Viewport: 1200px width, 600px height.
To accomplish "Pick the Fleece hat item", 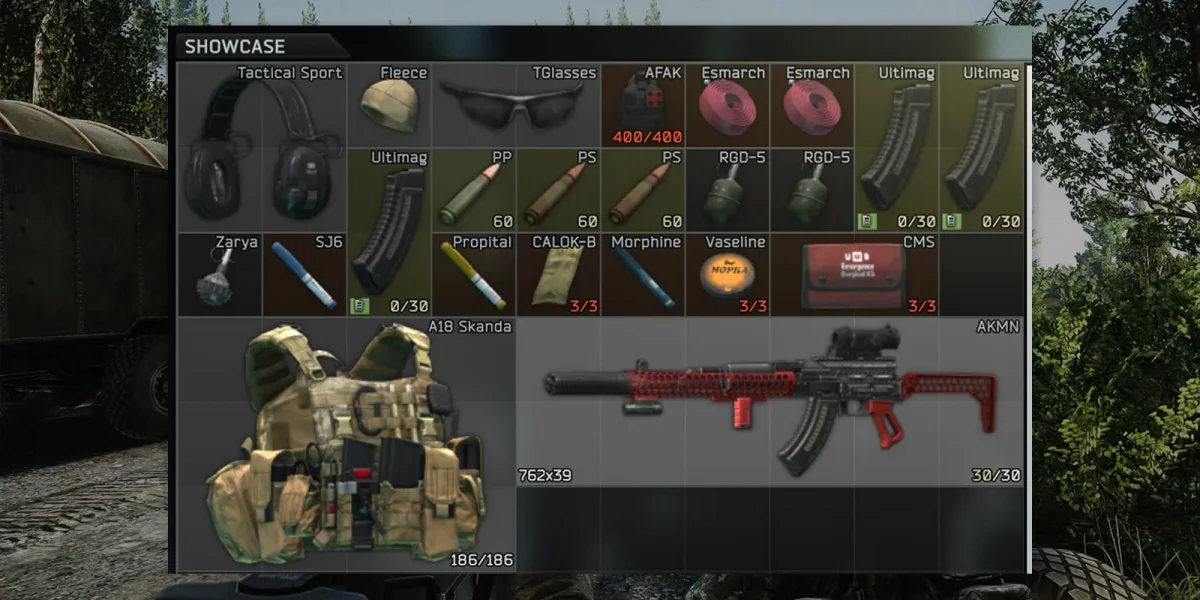I will [x=389, y=105].
